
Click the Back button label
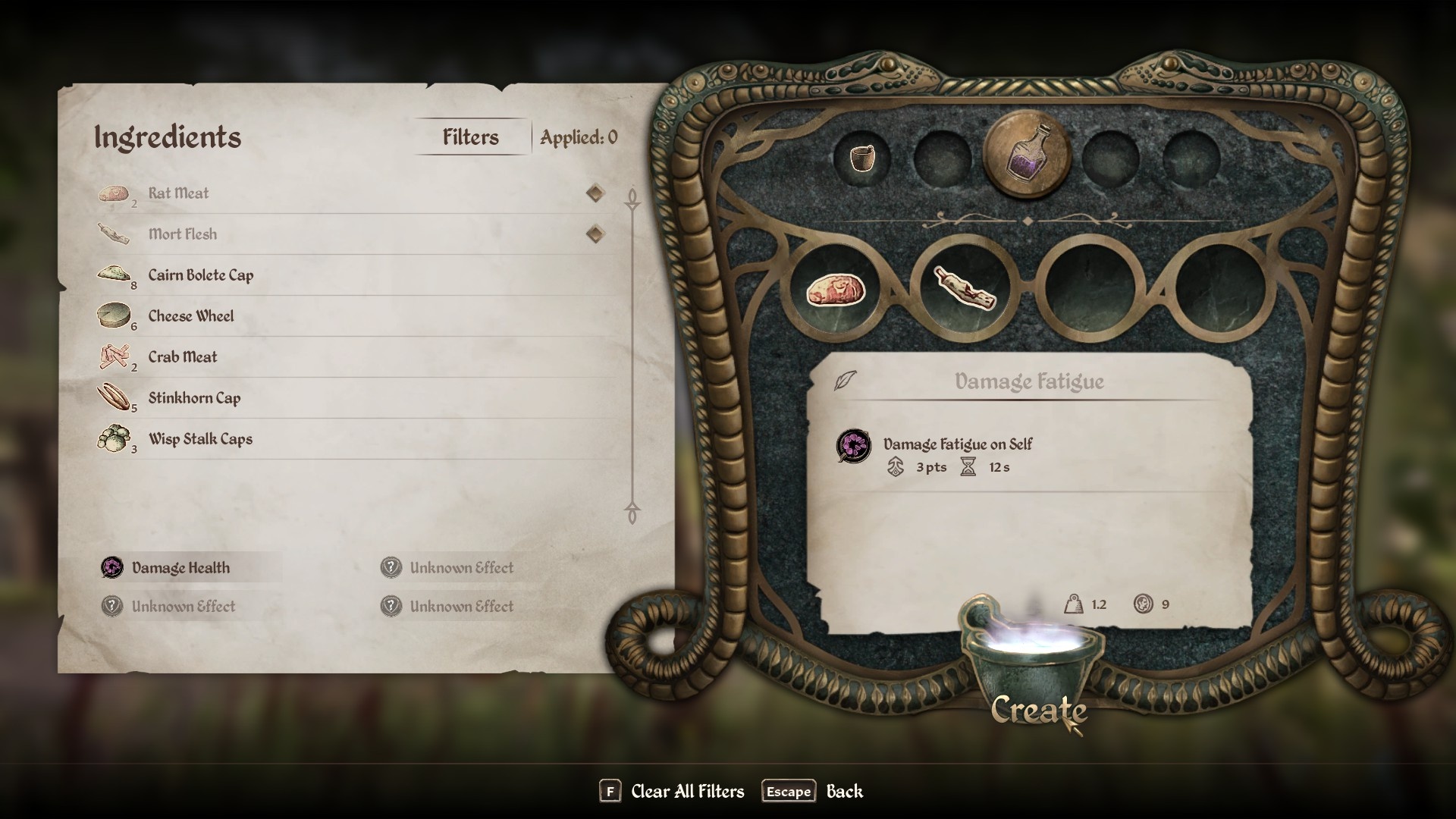tap(844, 792)
